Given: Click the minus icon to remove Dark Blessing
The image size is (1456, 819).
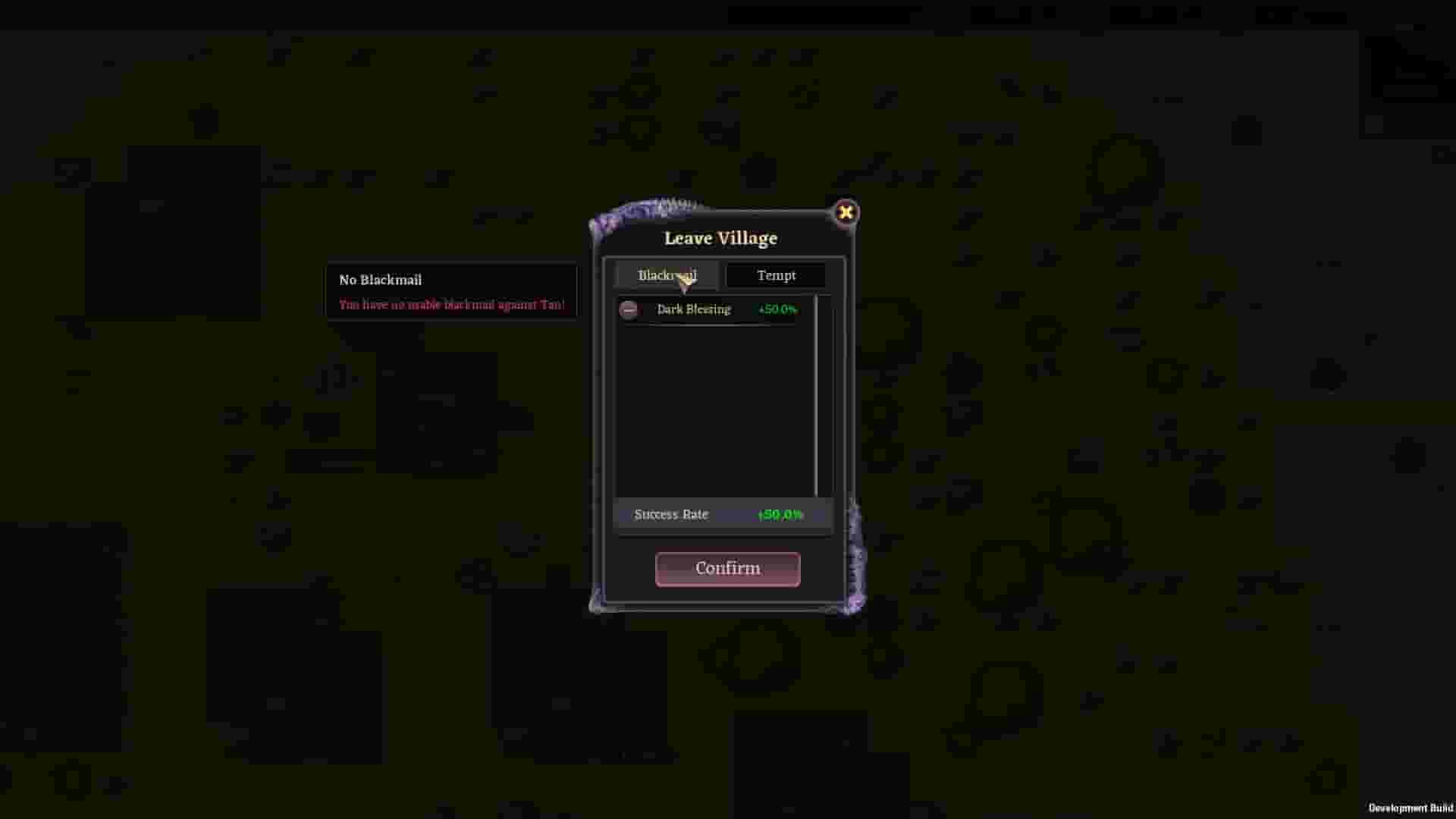Looking at the screenshot, I should point(629,309).
